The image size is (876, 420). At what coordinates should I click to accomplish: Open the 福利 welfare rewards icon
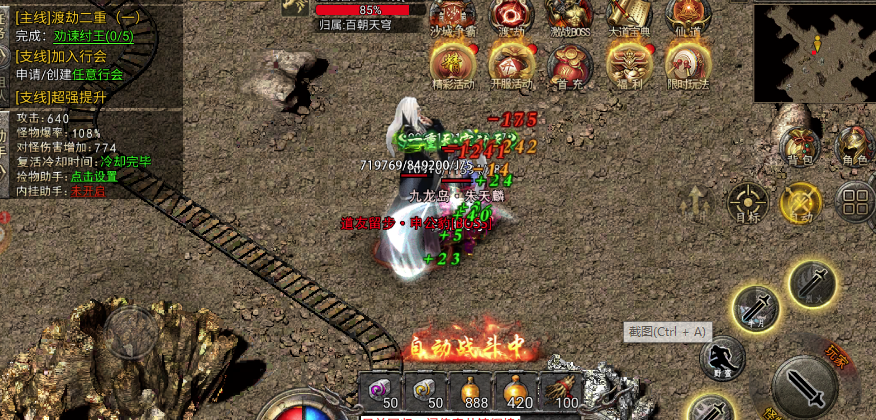point(629,66)
